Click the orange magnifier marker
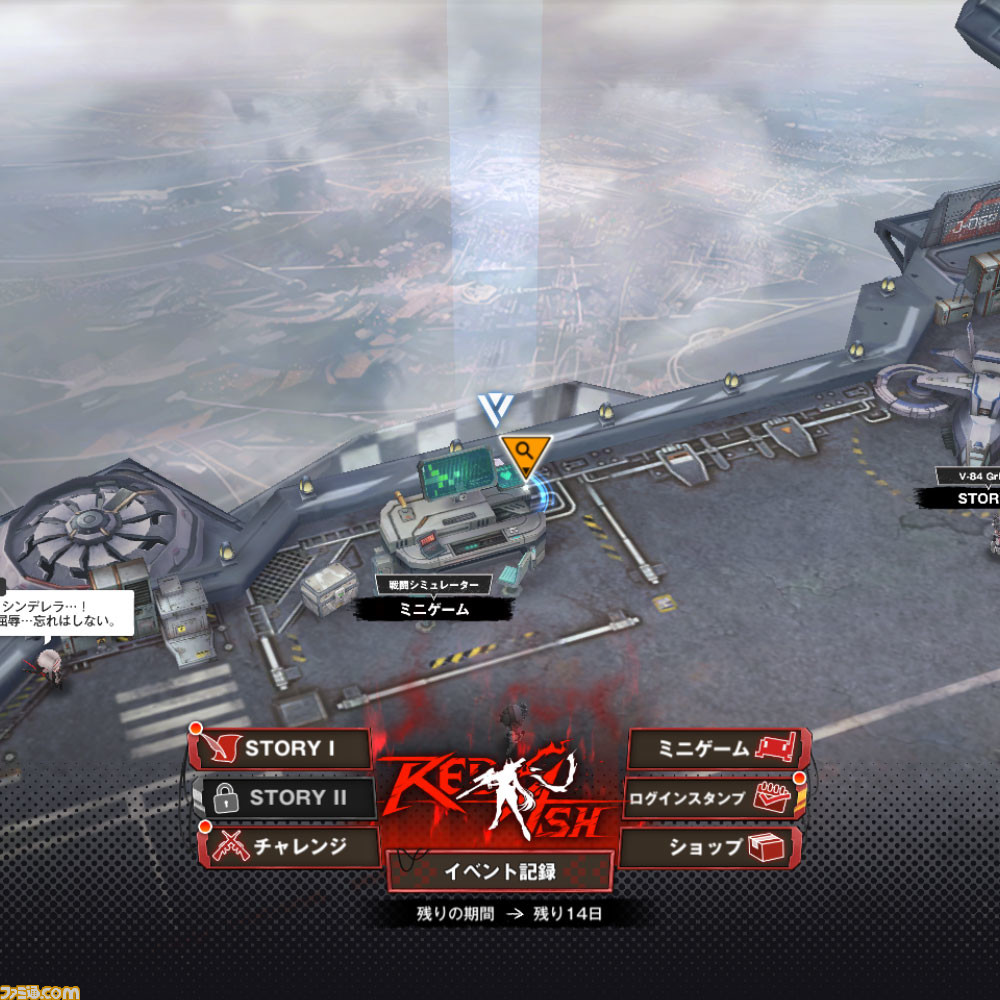 tap(525, 453)
